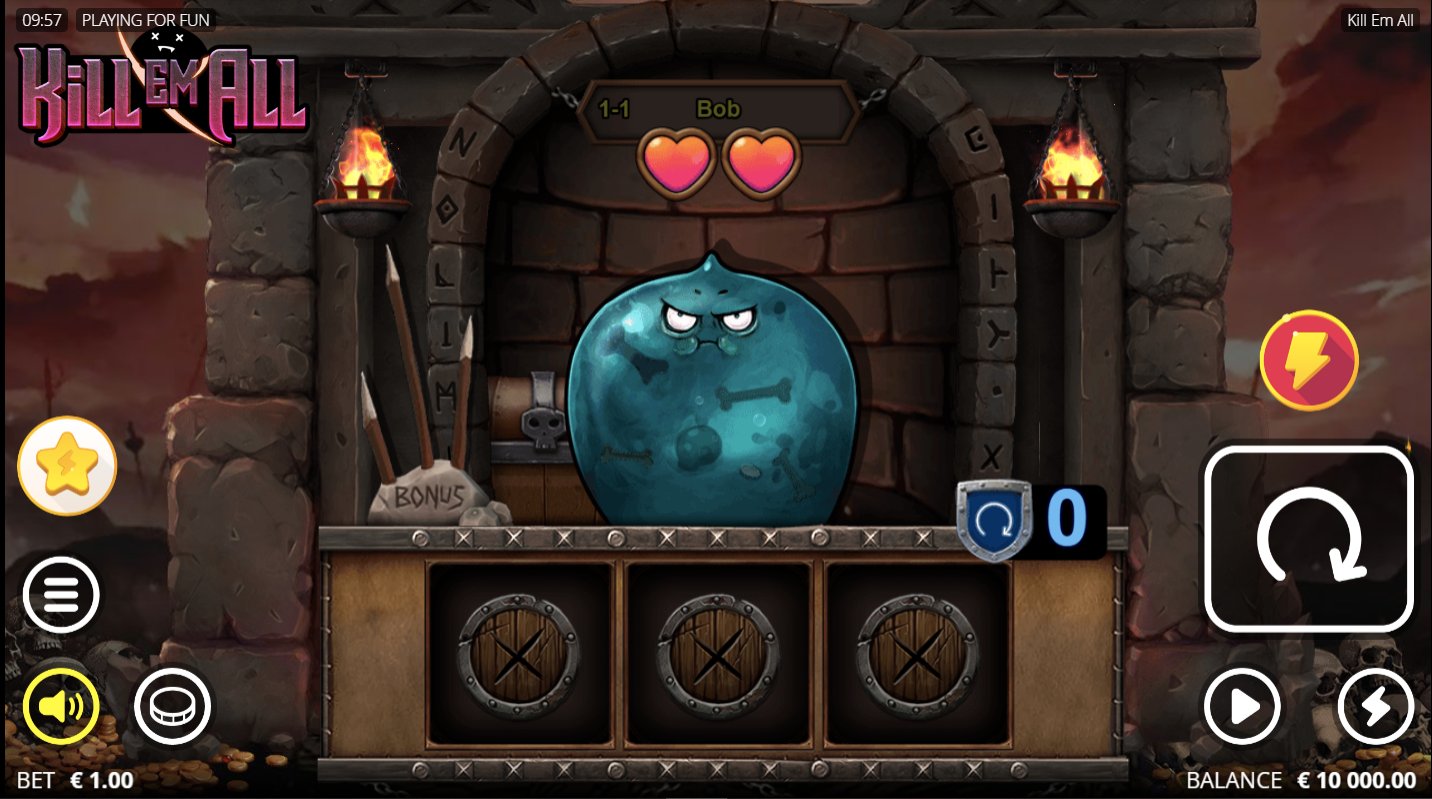Image resolution: width=1432 pixels, height=799 pixels.
Task: Click the Kill Em All title badge
Action: point(1379,19)
